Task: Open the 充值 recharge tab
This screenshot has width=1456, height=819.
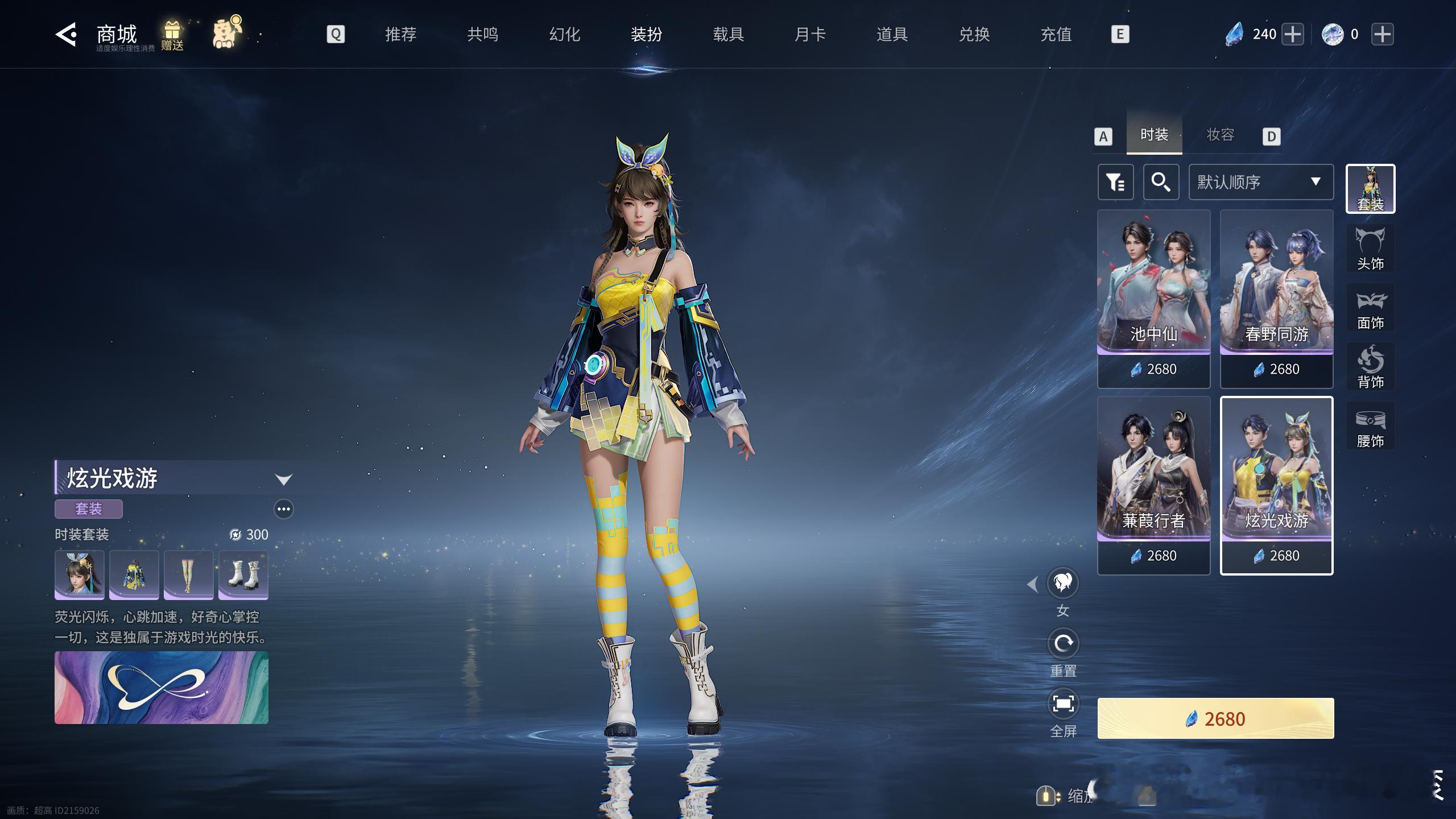Action: (1056, 35)
